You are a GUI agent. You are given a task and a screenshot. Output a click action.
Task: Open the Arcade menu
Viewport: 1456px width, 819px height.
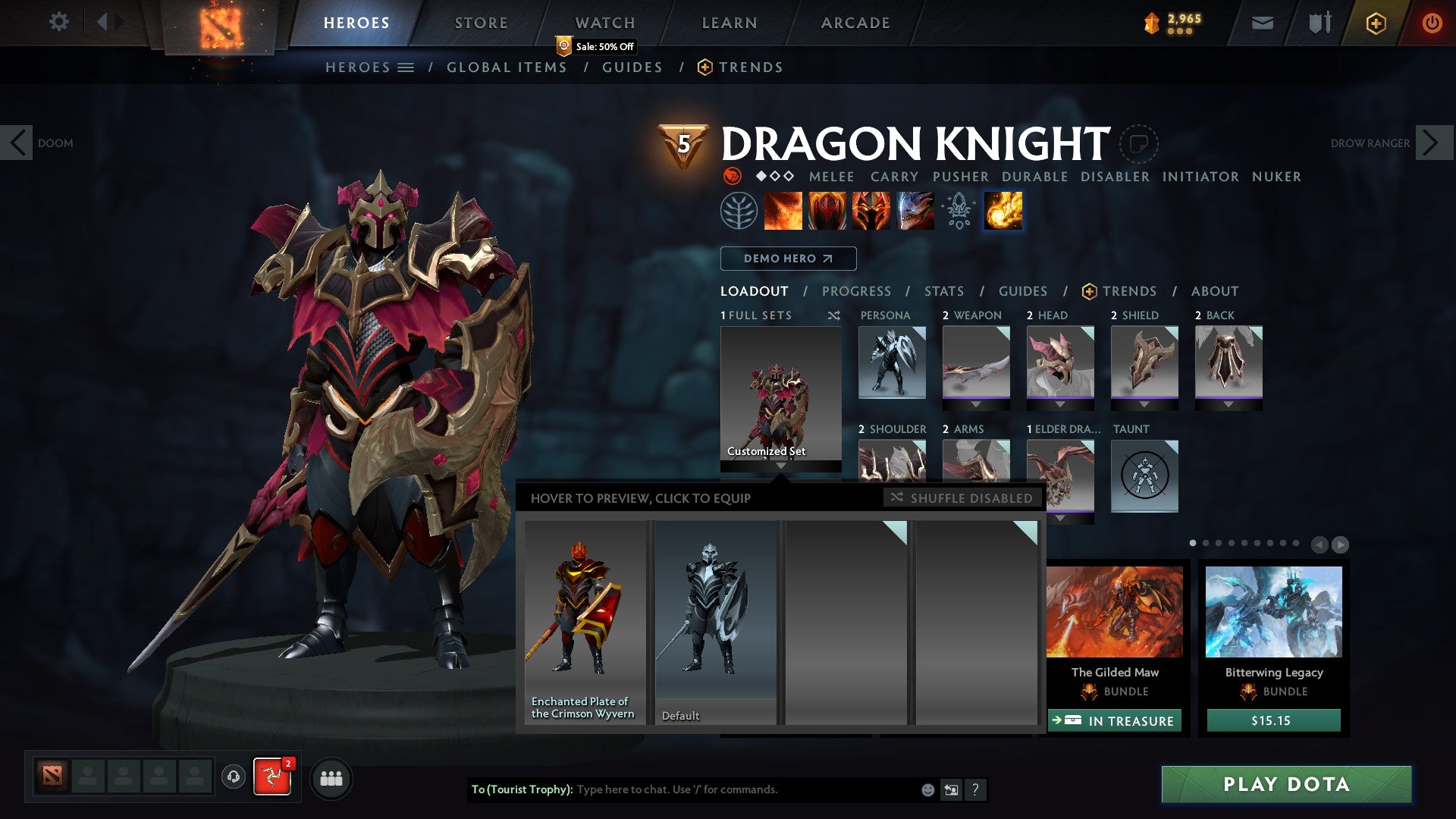tap(855, 22)
